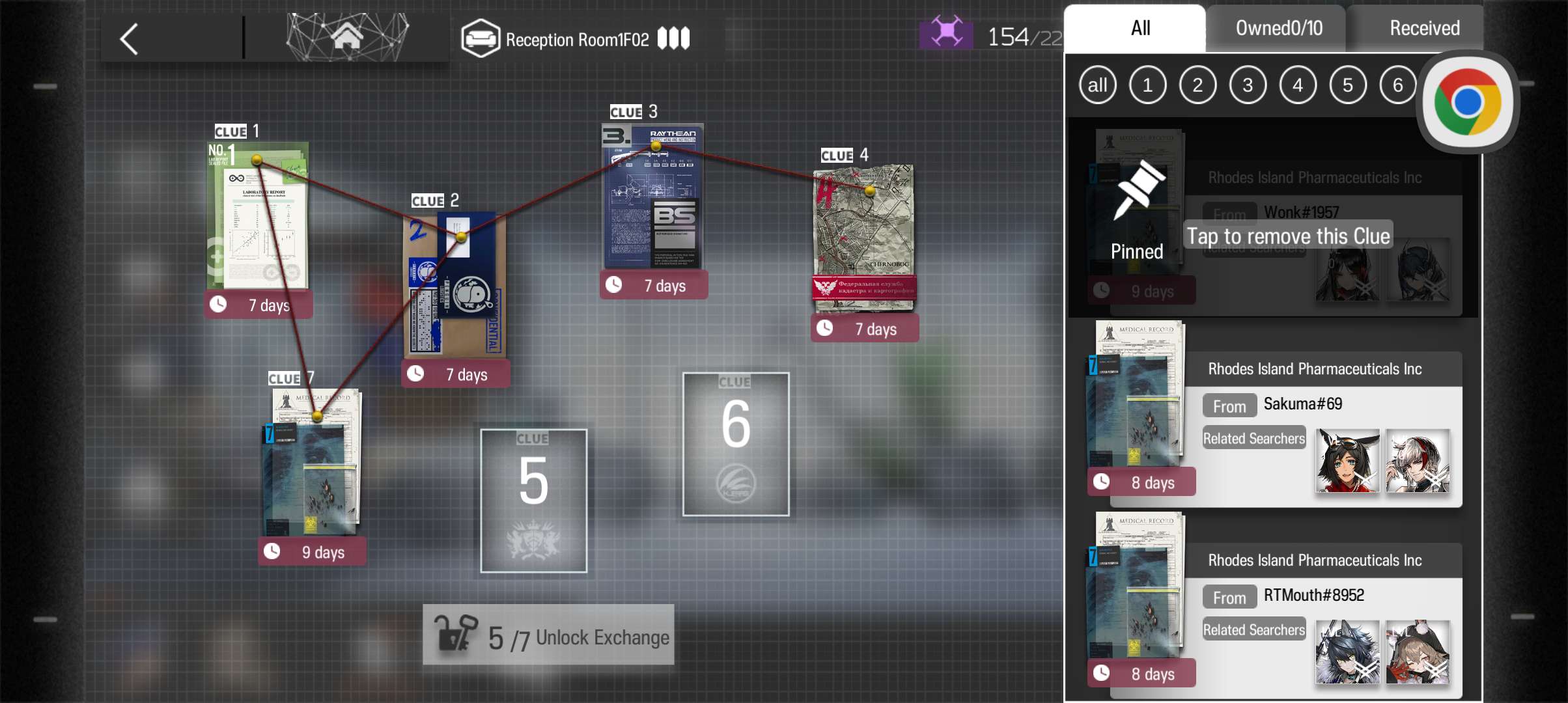The height and width of the screenshot is (703, 1568).
Task: Return to the home screen
Action: (347, 36)
